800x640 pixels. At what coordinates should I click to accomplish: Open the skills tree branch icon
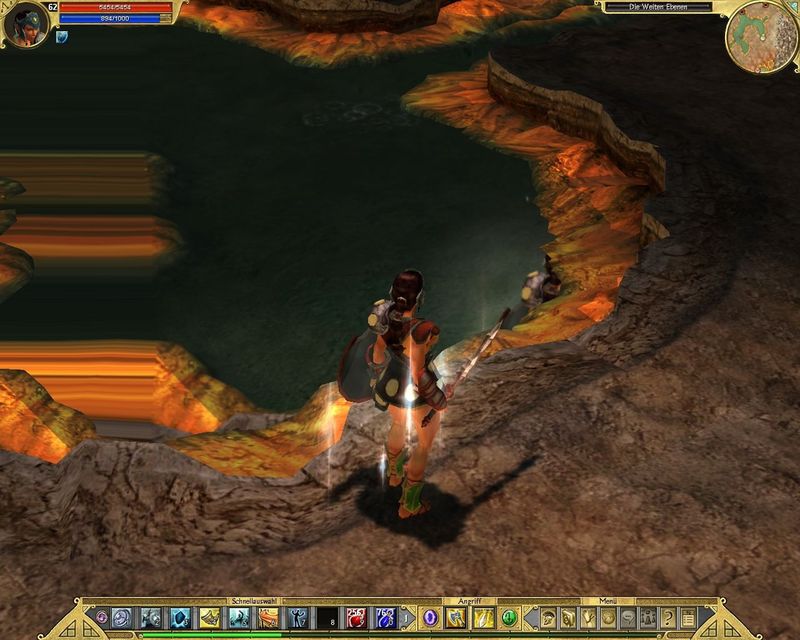tap(588, 618)
